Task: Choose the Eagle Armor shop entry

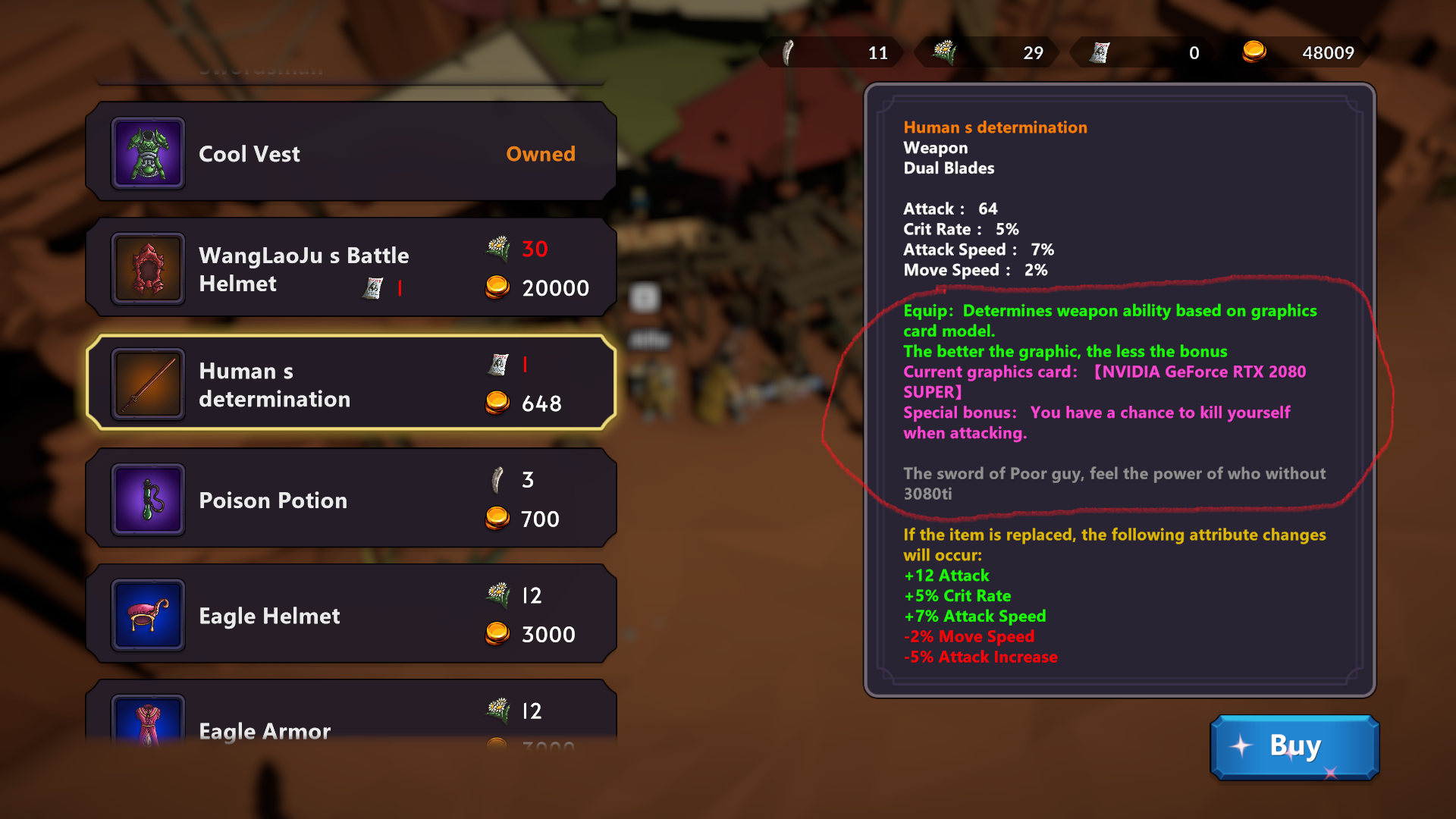Action: click(350, 720)
